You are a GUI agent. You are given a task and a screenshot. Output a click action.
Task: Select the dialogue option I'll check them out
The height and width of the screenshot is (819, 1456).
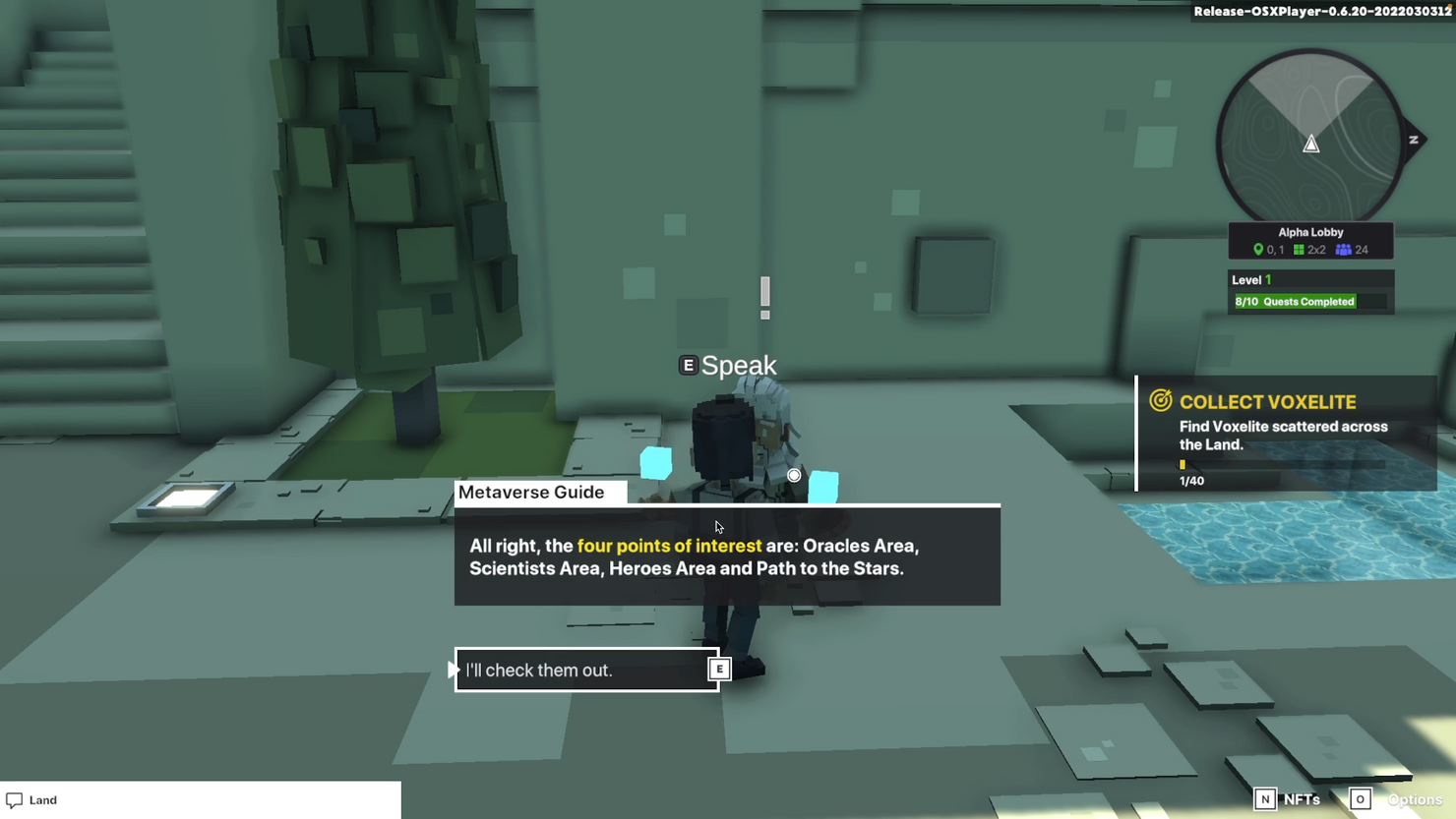(586, 670)
